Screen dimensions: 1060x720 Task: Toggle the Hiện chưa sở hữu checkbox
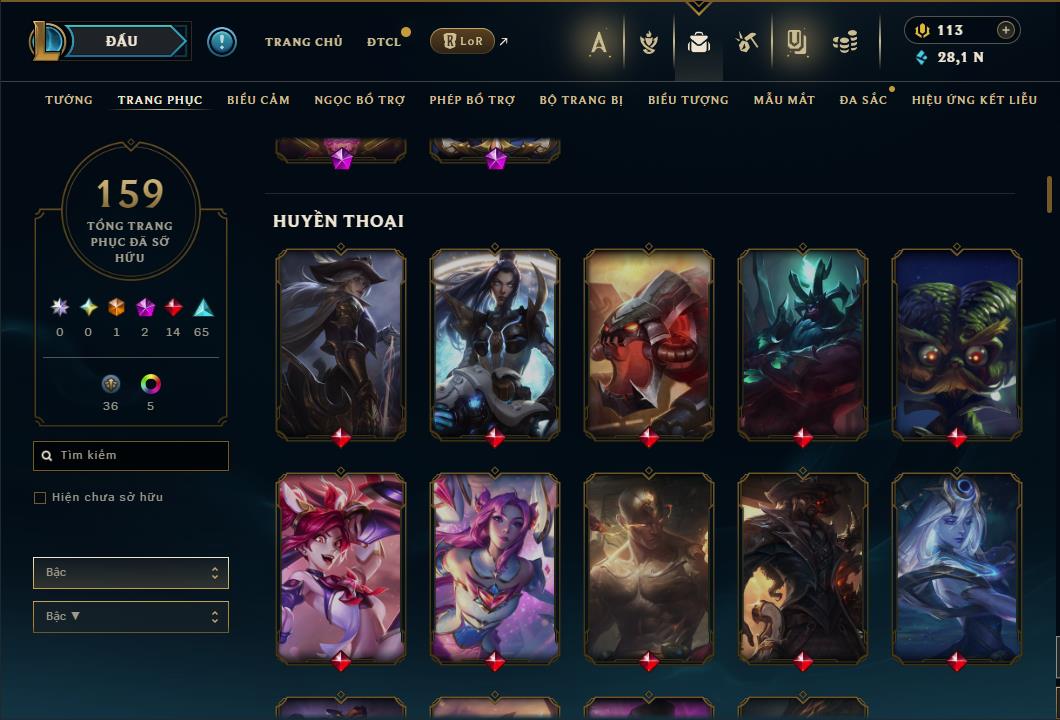pyautogui.click(x=40, y=498)
